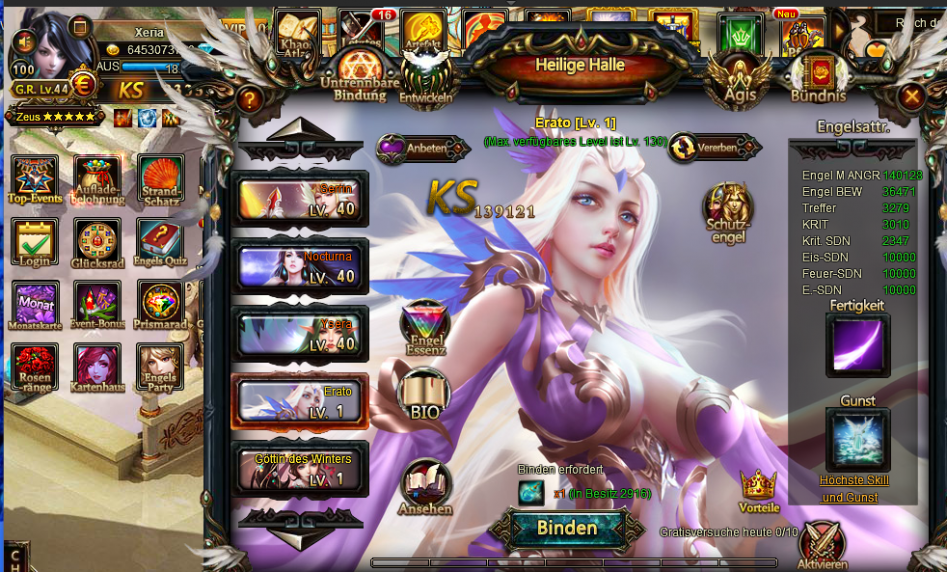This screenshot has width=947, height=572.
Task: Click the Vererben button
Action: pyautogui.click(x=710, y=148)
